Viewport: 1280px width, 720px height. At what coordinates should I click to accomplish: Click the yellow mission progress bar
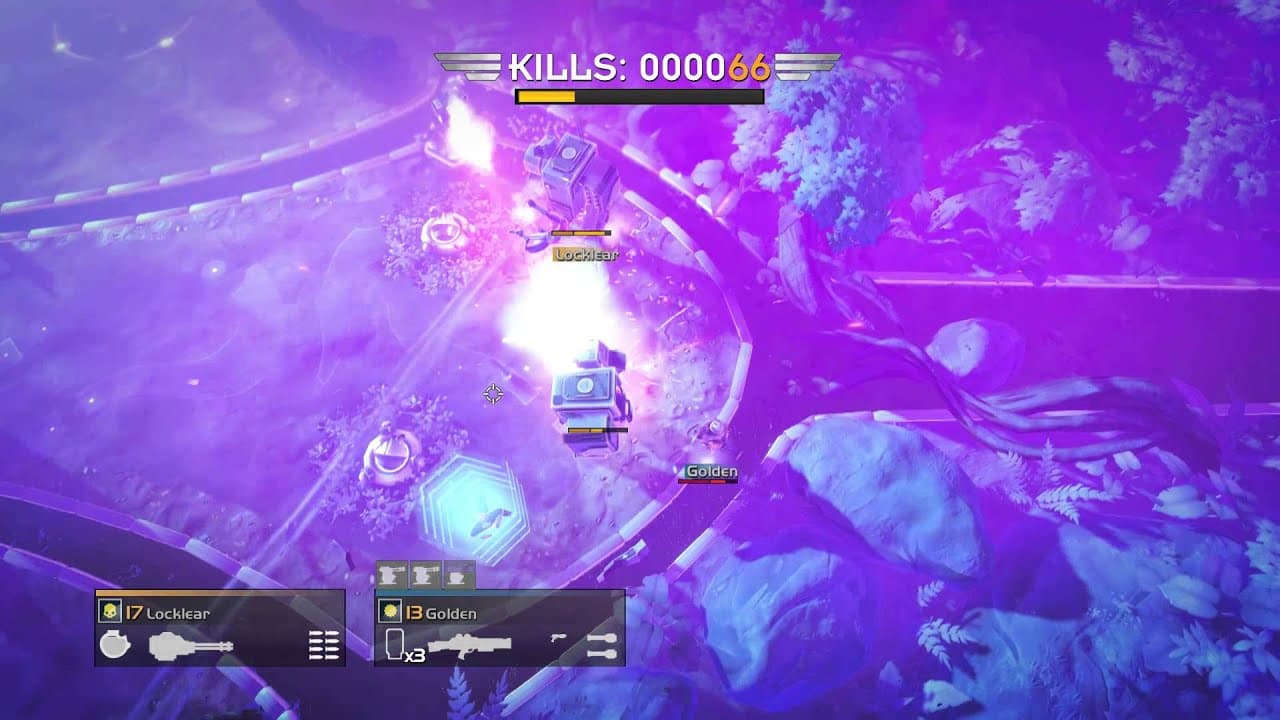point(548,97)
